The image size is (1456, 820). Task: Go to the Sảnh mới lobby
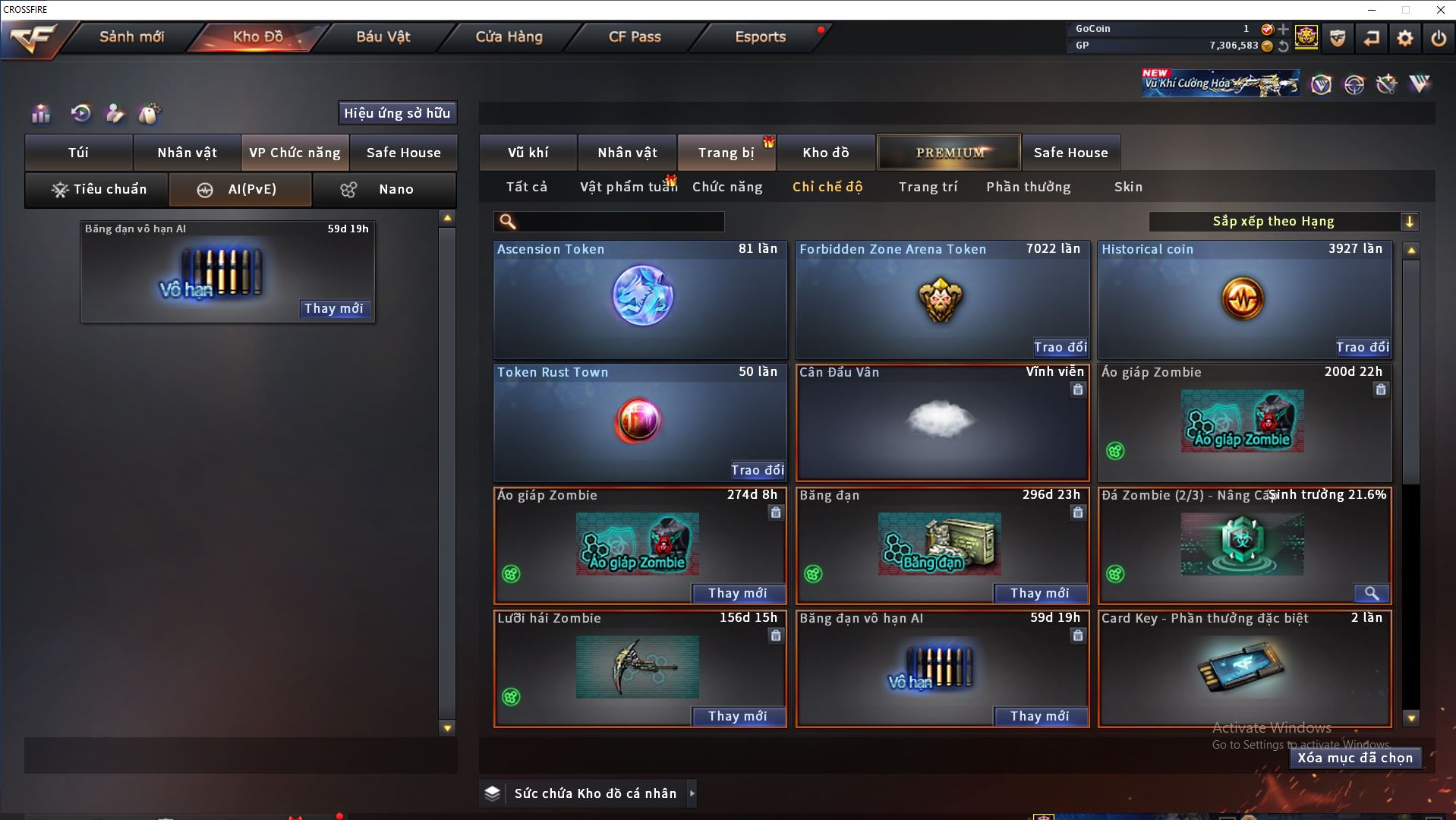(x=131, y=37)
